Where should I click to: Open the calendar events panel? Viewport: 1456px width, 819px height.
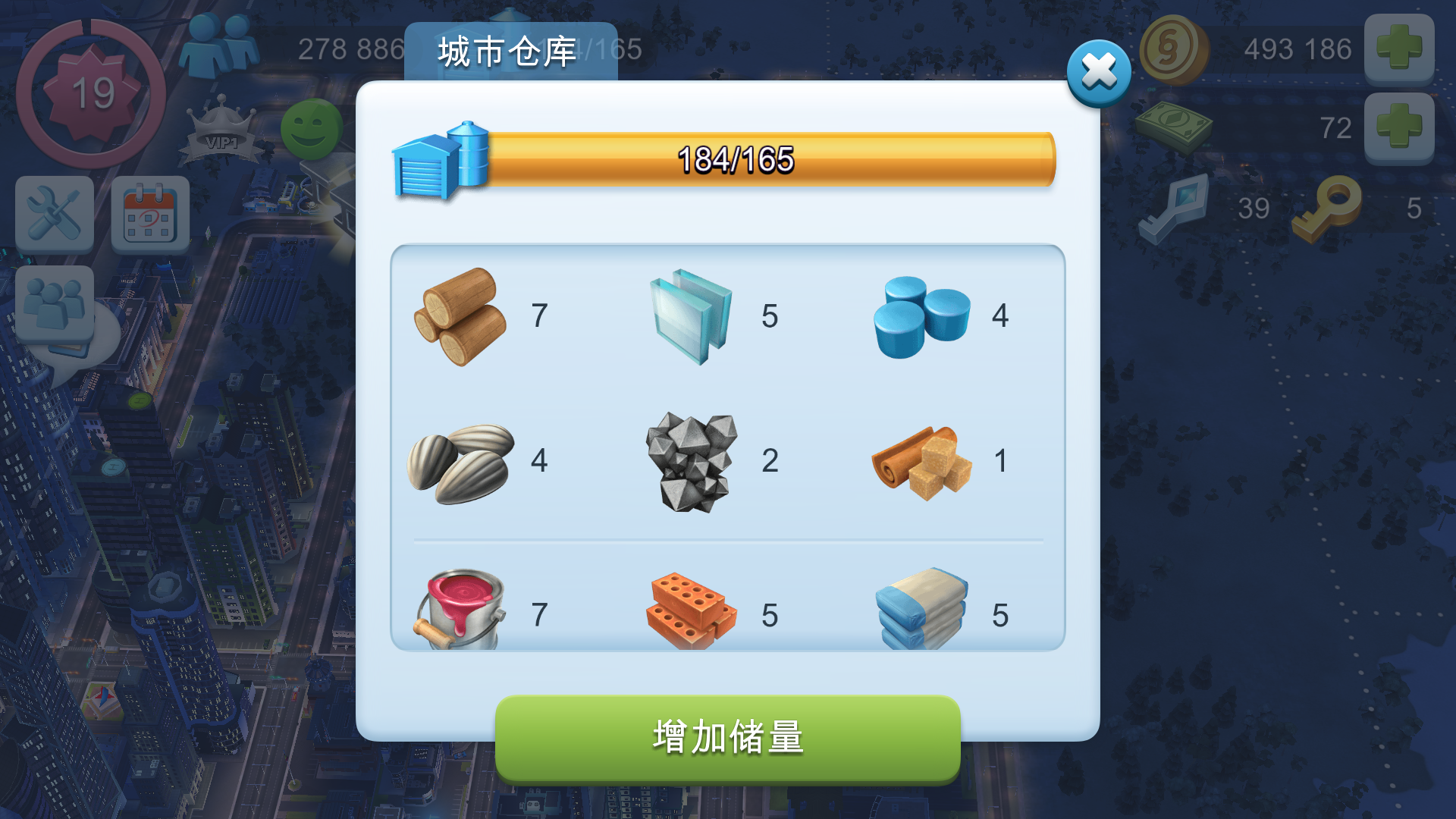149,214
